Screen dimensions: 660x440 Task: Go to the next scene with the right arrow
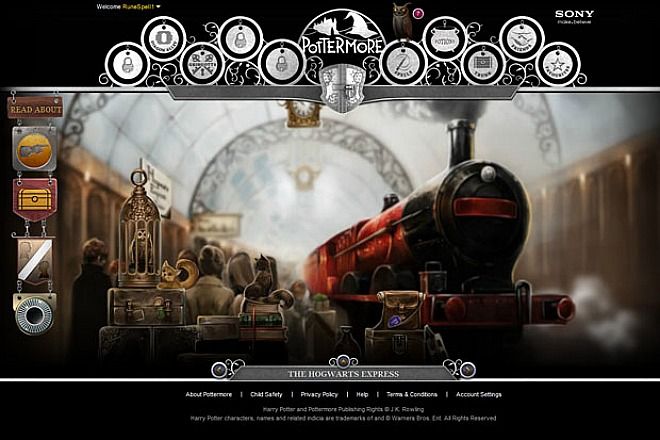466,368
